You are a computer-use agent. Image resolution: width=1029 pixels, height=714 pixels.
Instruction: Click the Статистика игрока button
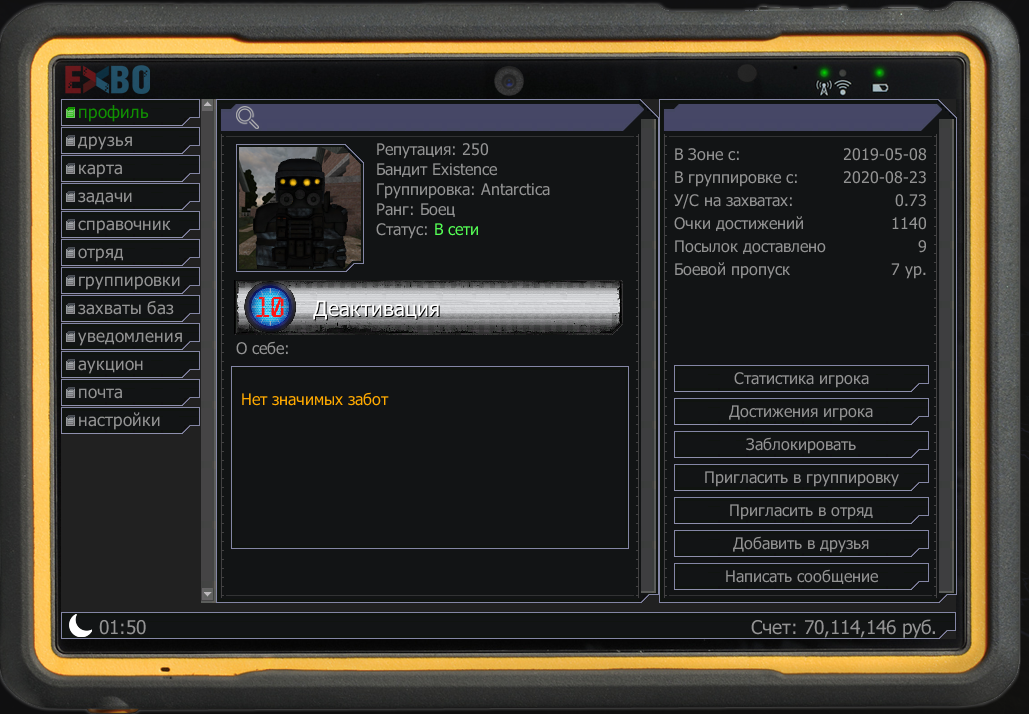point(801,379)
